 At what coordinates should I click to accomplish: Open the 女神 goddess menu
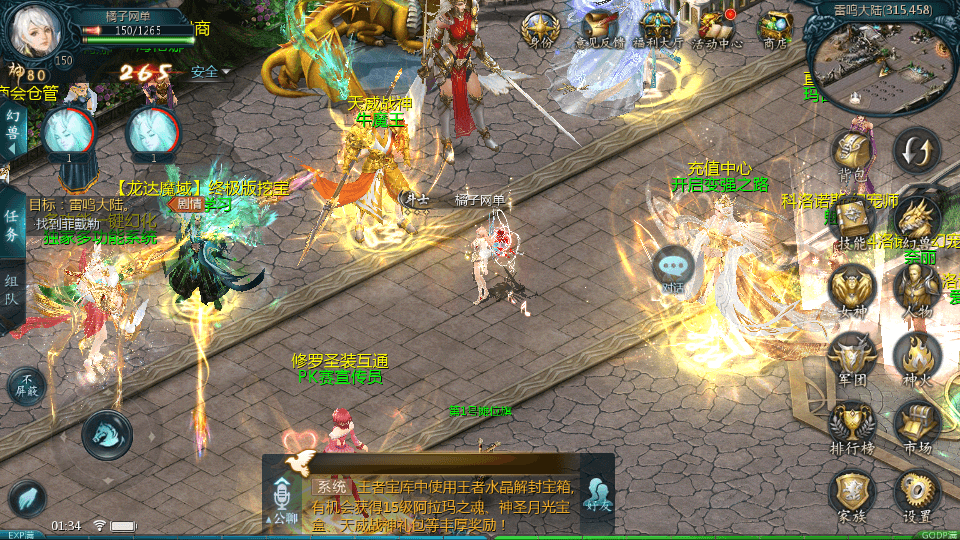(x=852, y=288)
